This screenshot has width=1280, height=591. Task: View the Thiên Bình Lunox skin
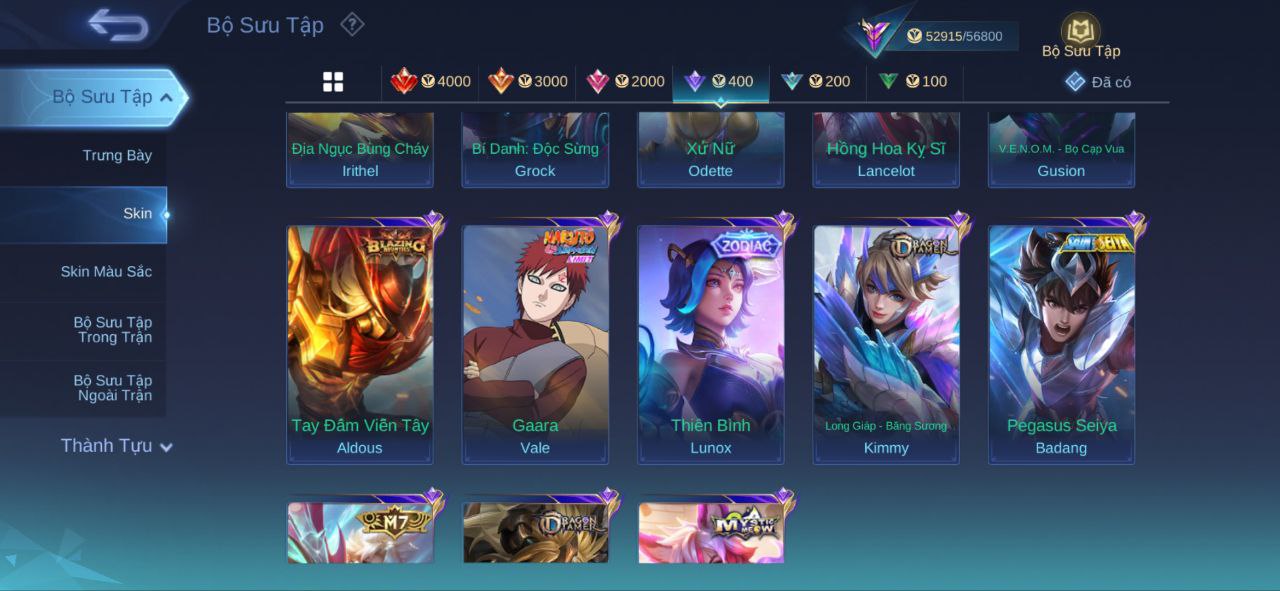pos(711,344)
